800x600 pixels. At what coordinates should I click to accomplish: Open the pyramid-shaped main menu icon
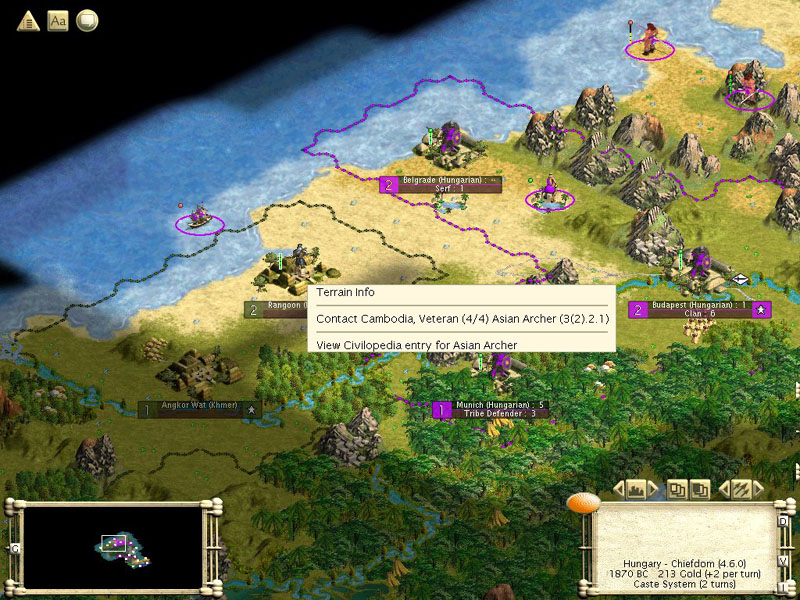click(x=28, y=21)
